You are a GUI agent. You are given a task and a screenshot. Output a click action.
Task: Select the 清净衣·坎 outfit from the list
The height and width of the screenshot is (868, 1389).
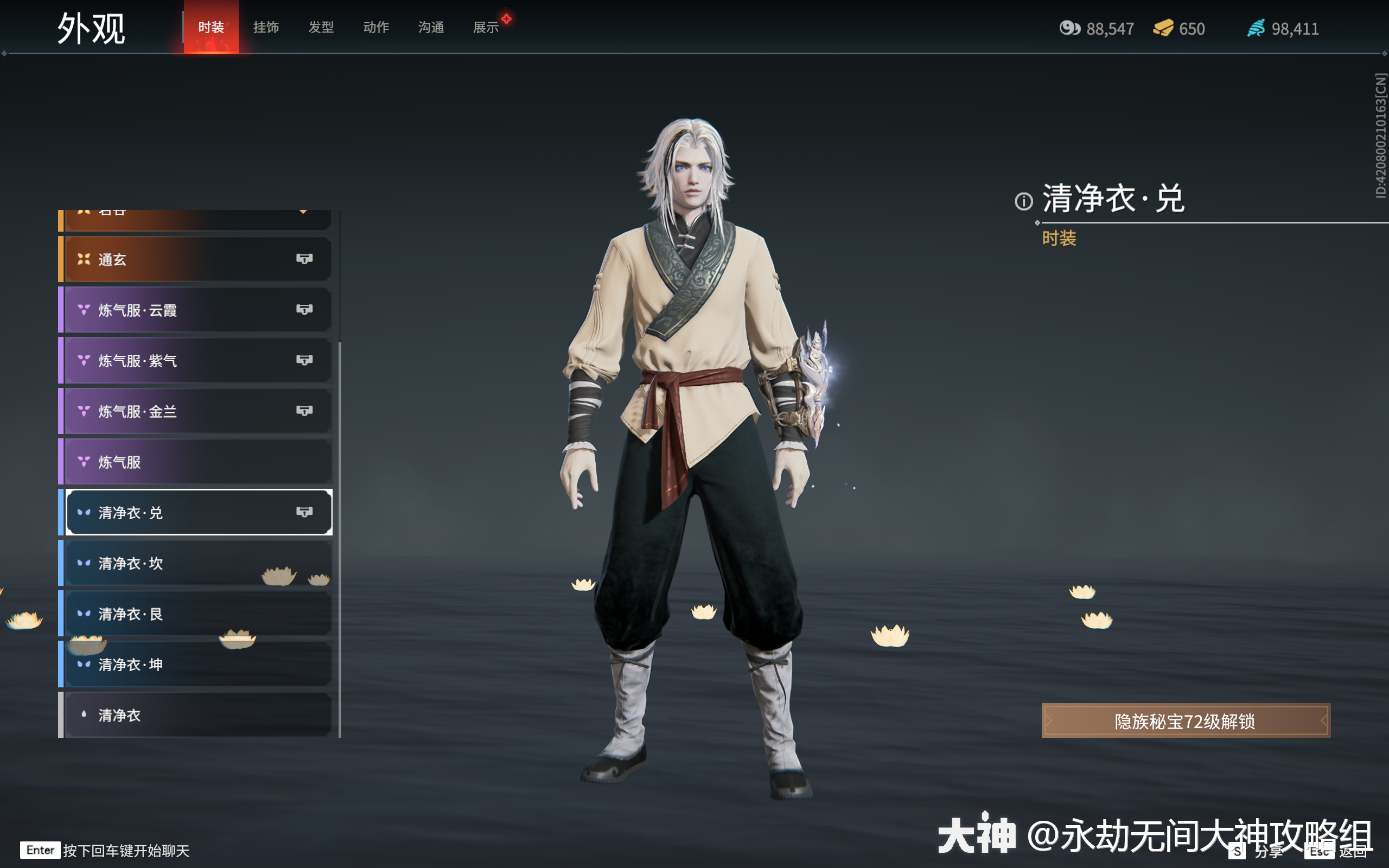[172, 563]
